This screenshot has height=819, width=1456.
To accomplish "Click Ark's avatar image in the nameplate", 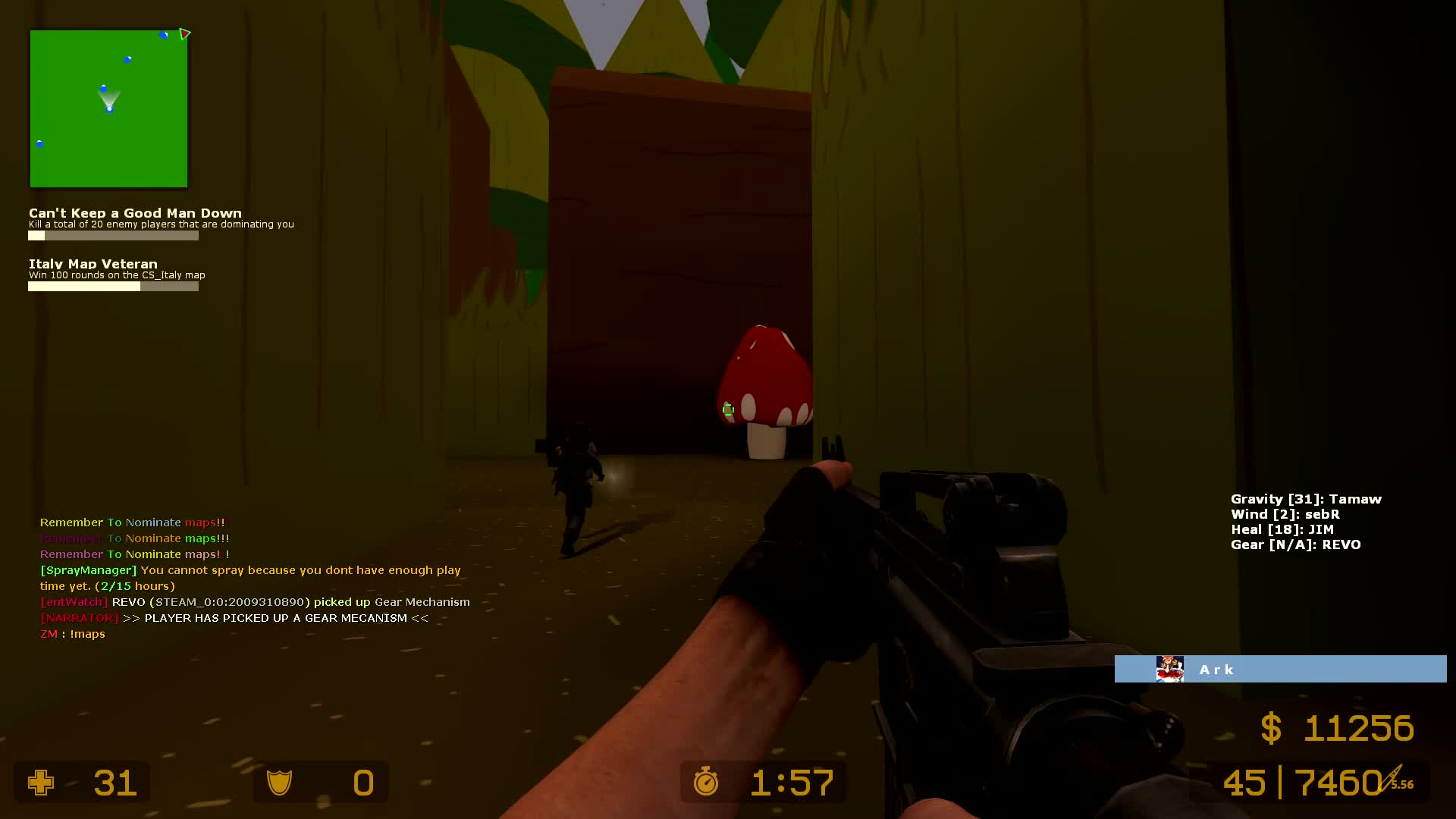I will coord(1170,669).
